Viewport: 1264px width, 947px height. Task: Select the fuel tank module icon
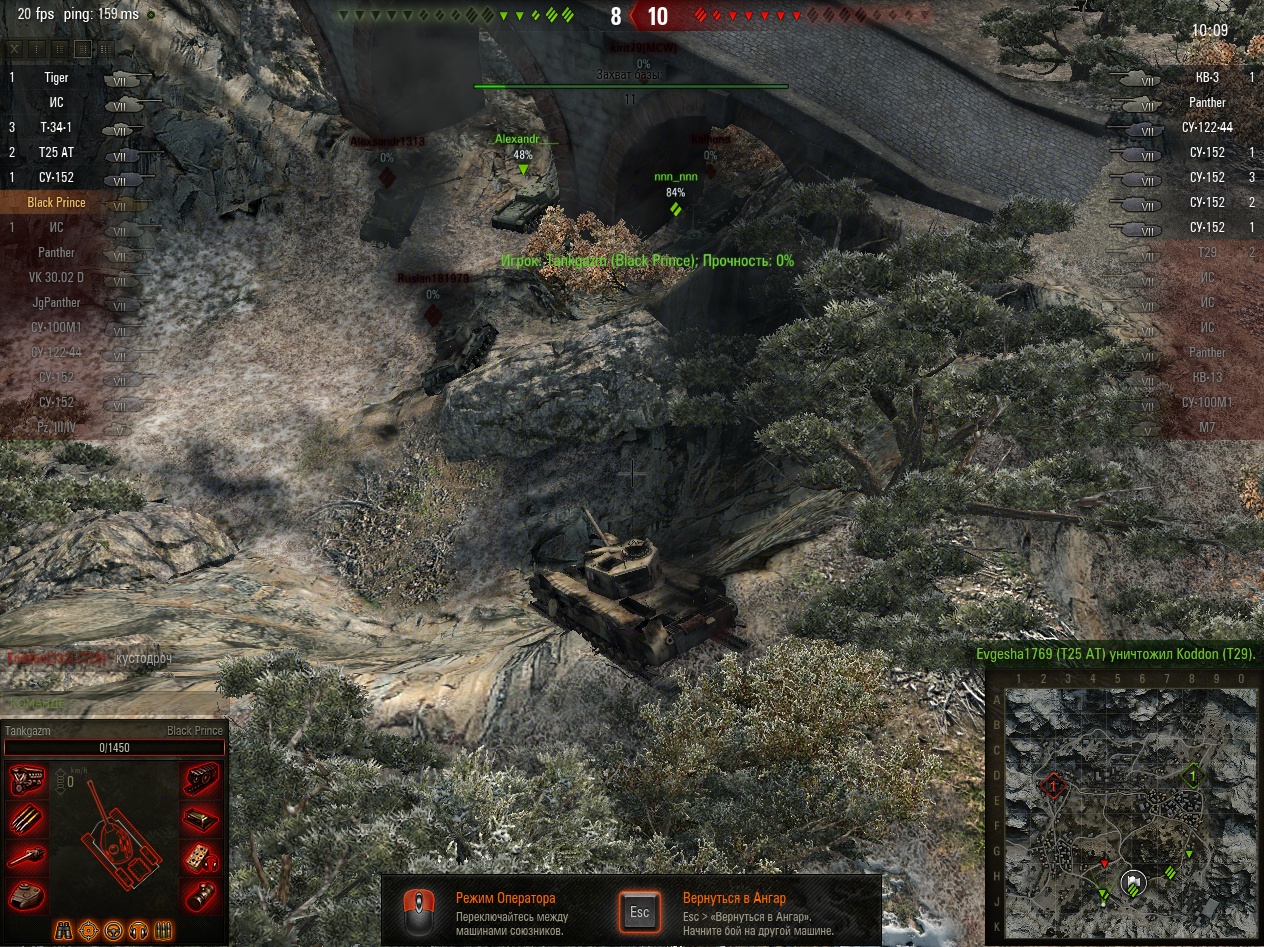(x=201, y=819)
